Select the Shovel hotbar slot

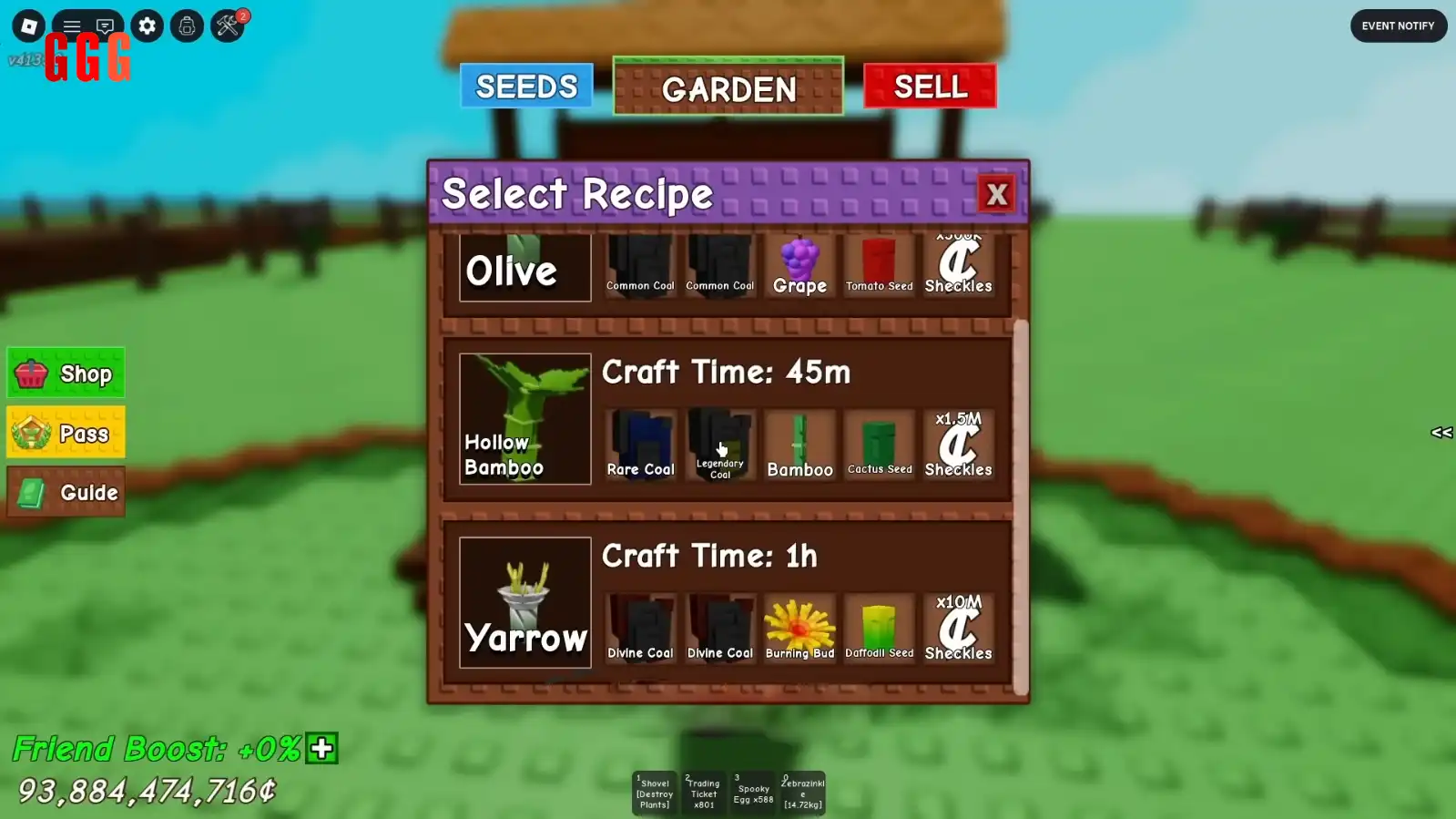pyautogui.click(x=654, y=793)
